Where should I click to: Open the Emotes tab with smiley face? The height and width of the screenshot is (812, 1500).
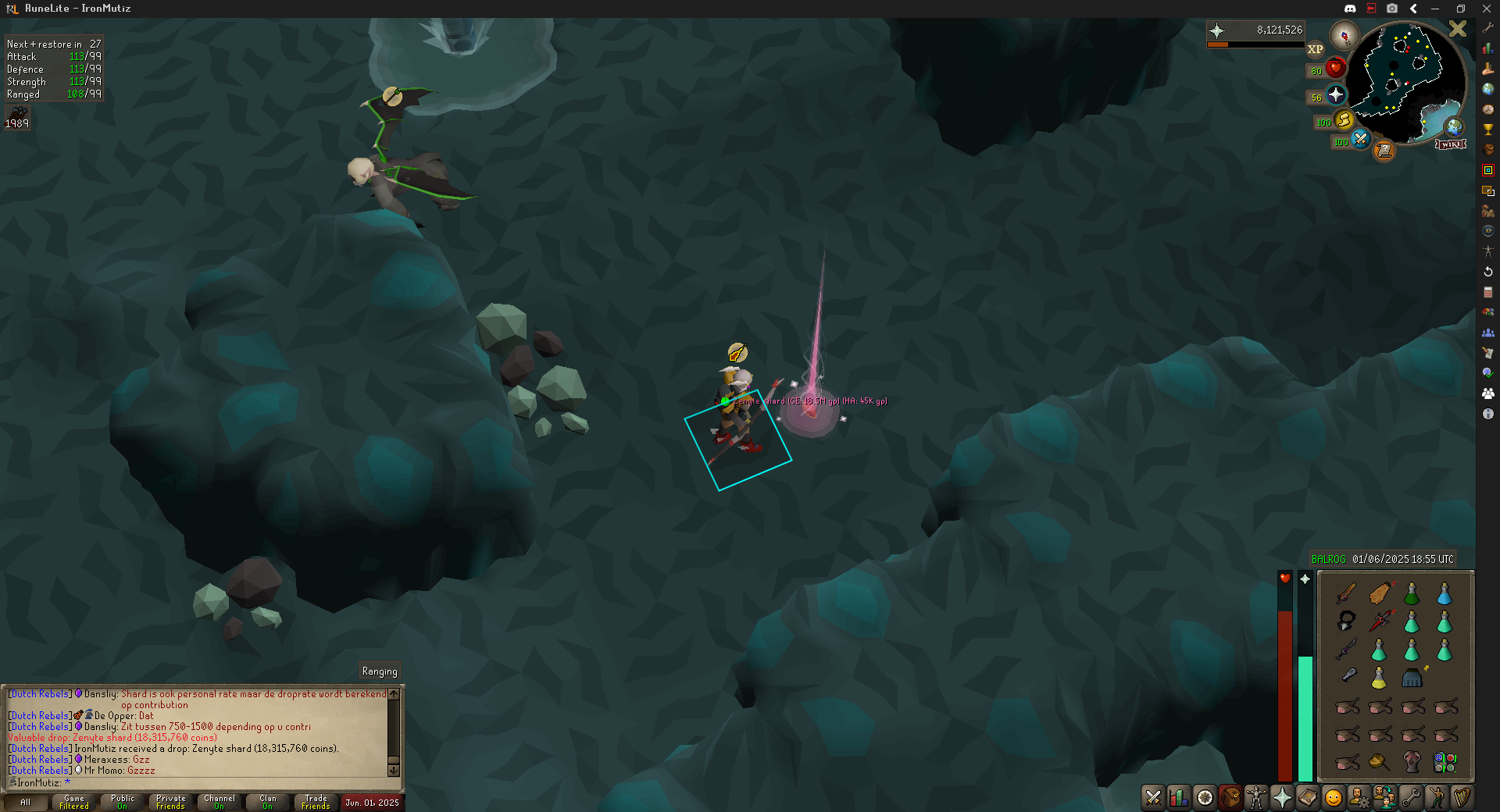click(x=1334, y=797)
